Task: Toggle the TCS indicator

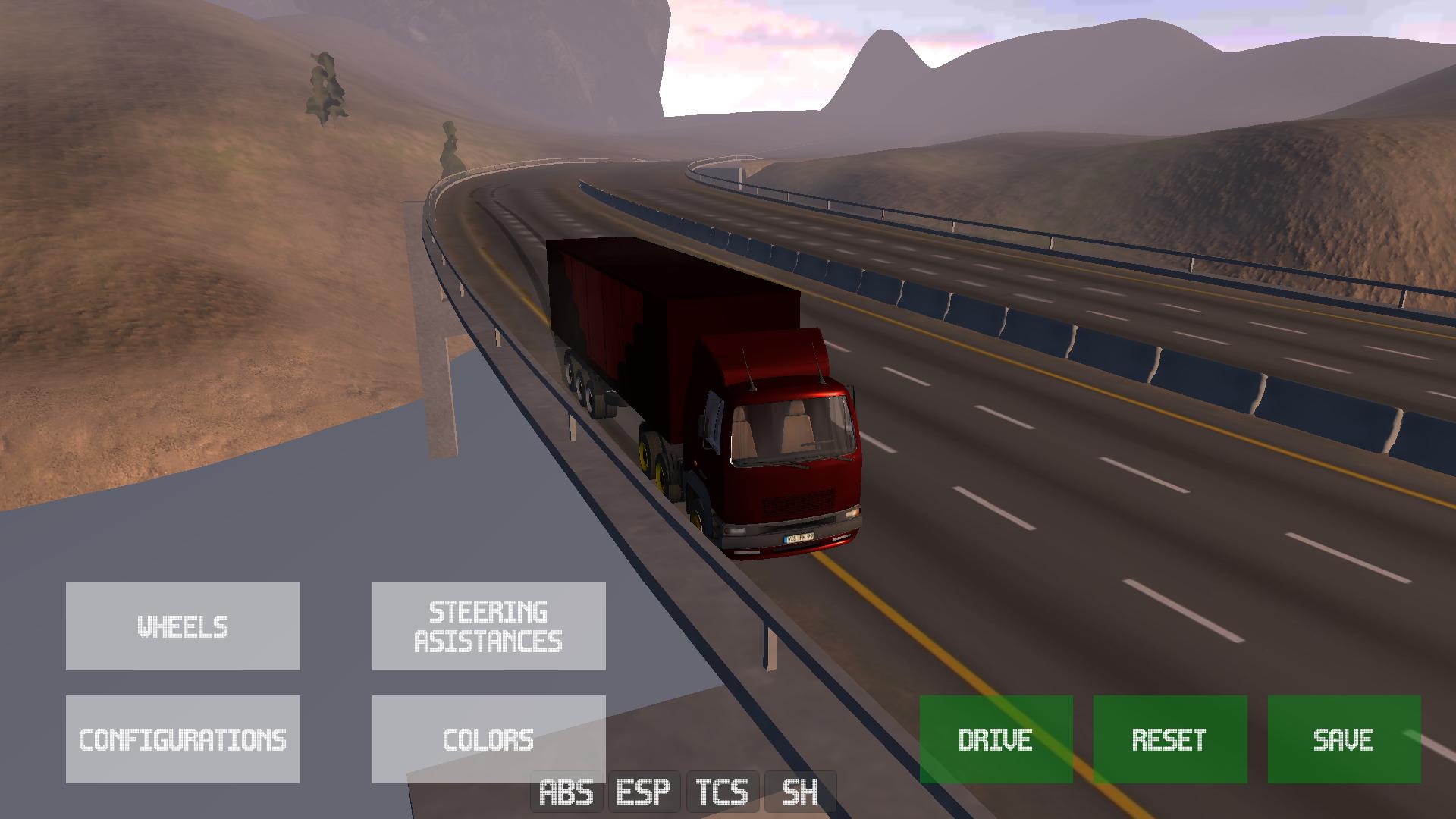Action: (722, 792)
